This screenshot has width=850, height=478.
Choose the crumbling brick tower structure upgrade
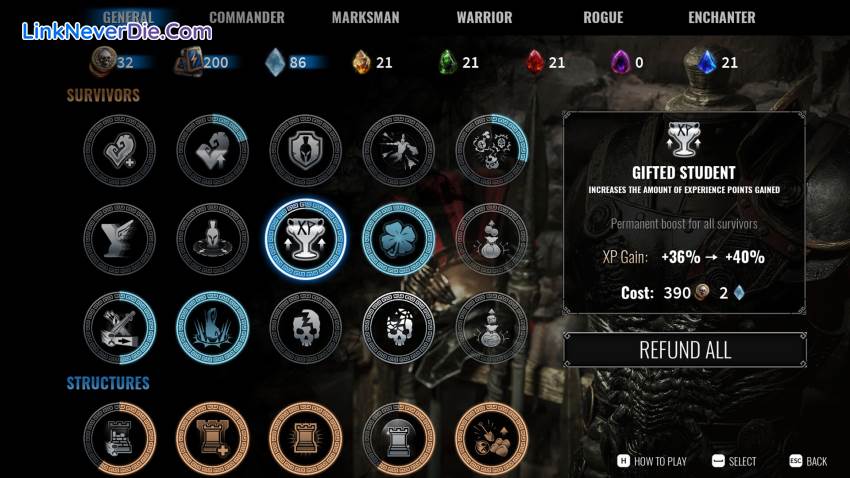coord(120,438)
